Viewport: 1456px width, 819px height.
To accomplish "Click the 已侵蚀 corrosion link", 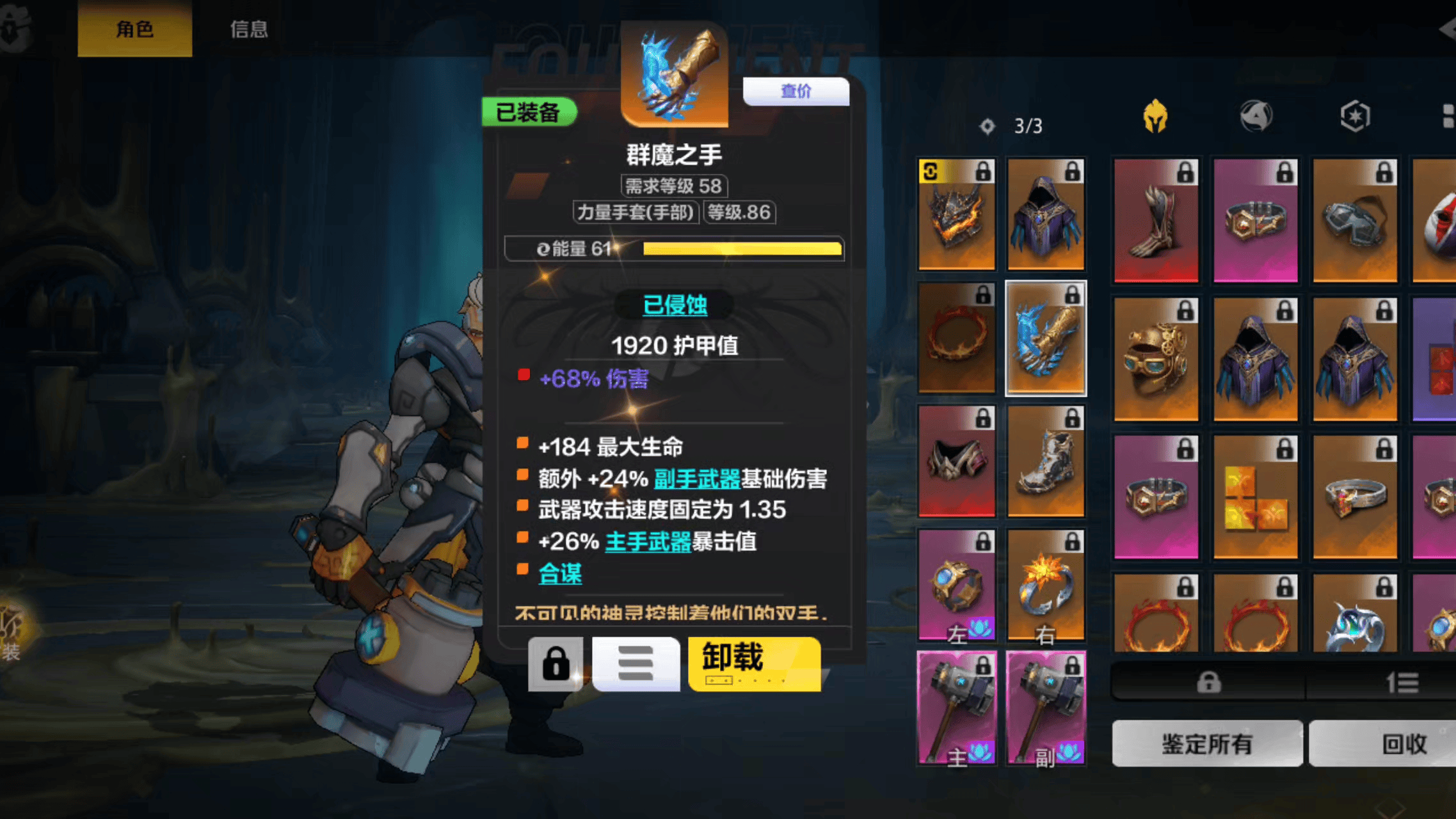I will click(675, 305).
